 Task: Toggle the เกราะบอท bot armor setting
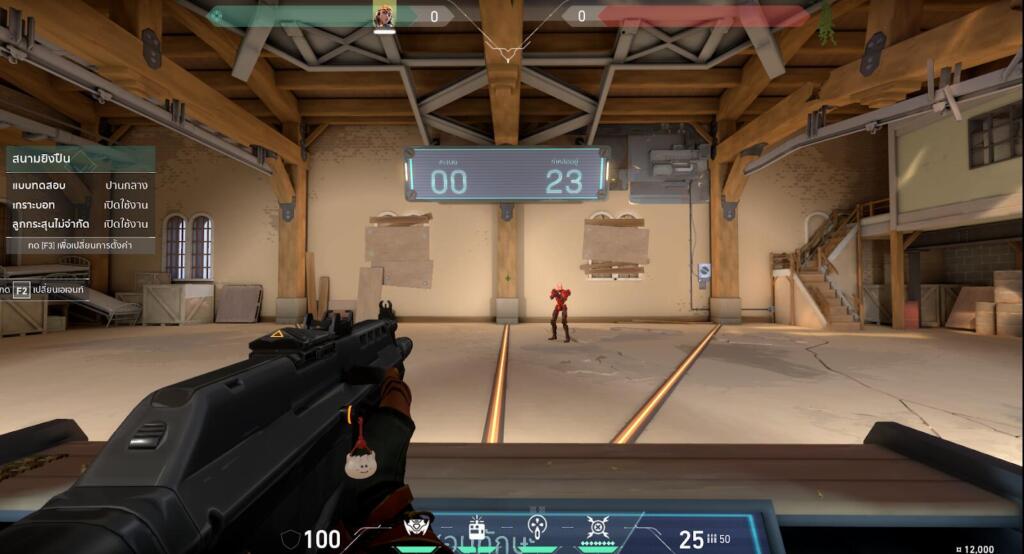(x=80, y=205)
